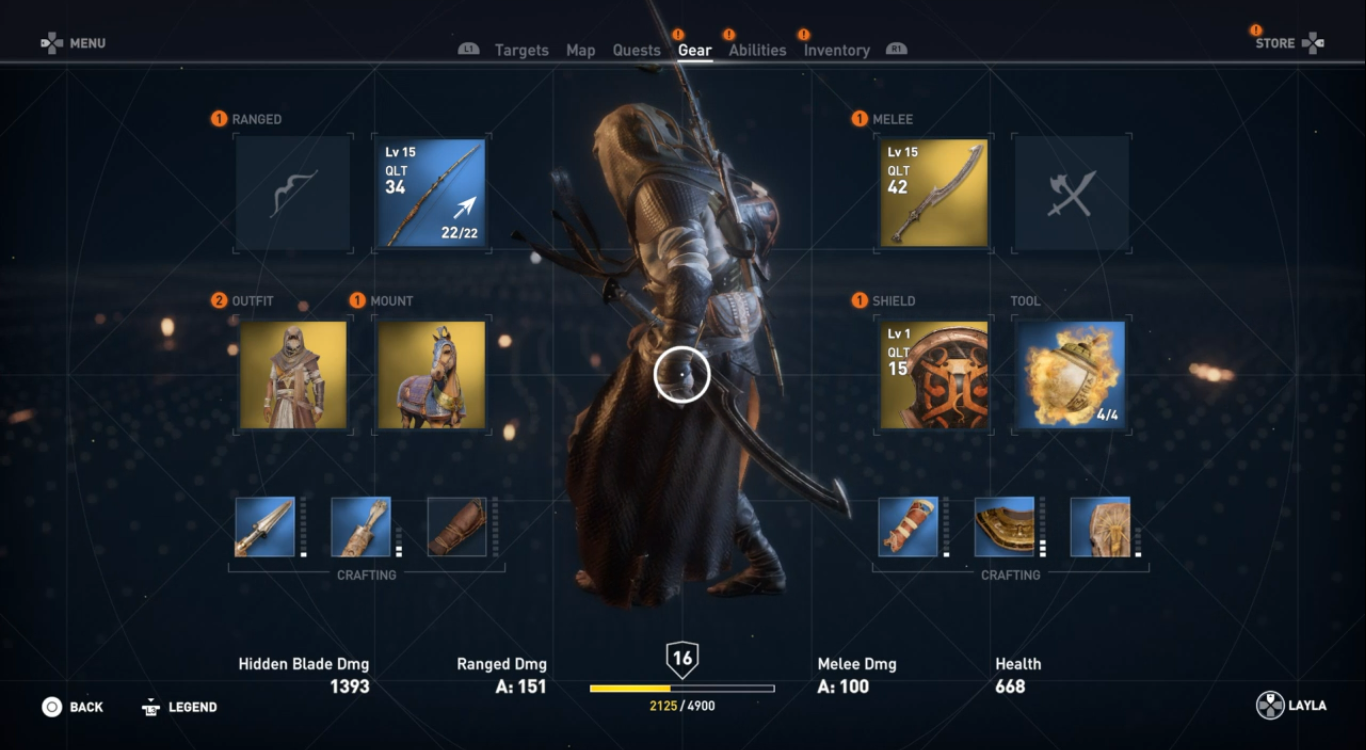This screenshot has width=1366, height=750.
Task: Select the quiver crafting item
Action: coord(361,527)
